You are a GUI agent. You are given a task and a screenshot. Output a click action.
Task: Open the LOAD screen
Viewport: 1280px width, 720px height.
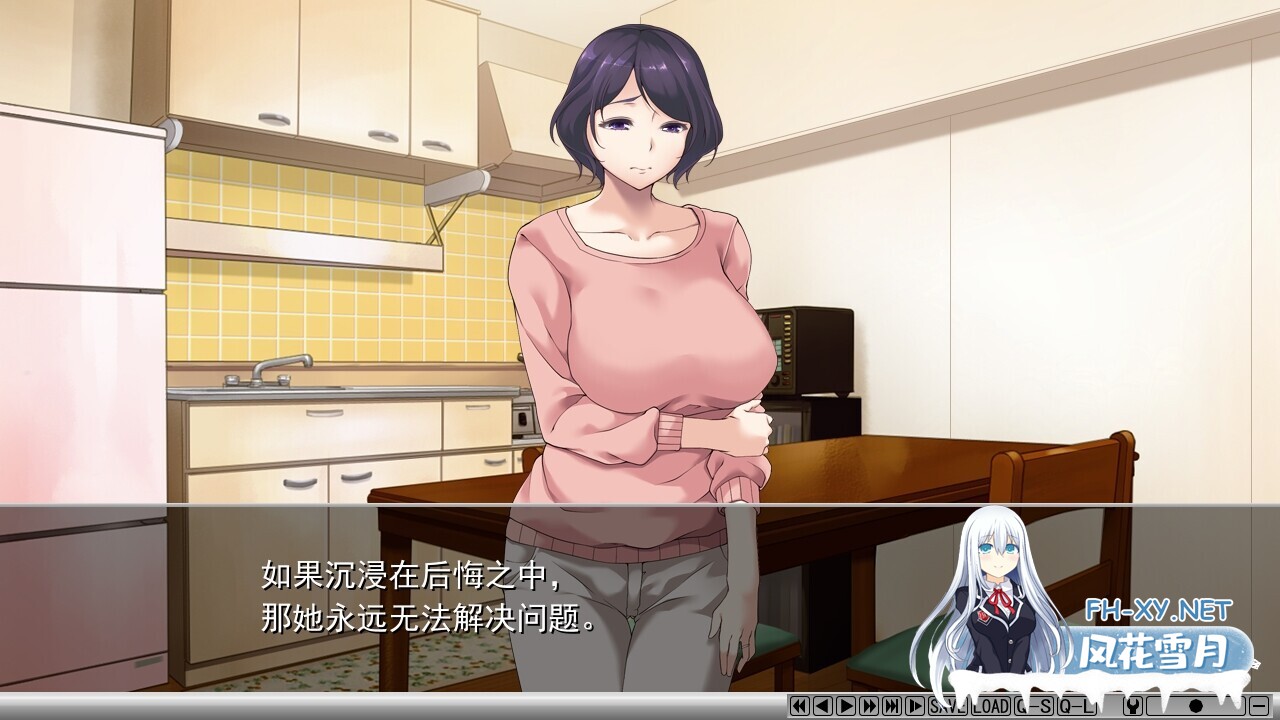pyautogui.click(x=993, y=706)
